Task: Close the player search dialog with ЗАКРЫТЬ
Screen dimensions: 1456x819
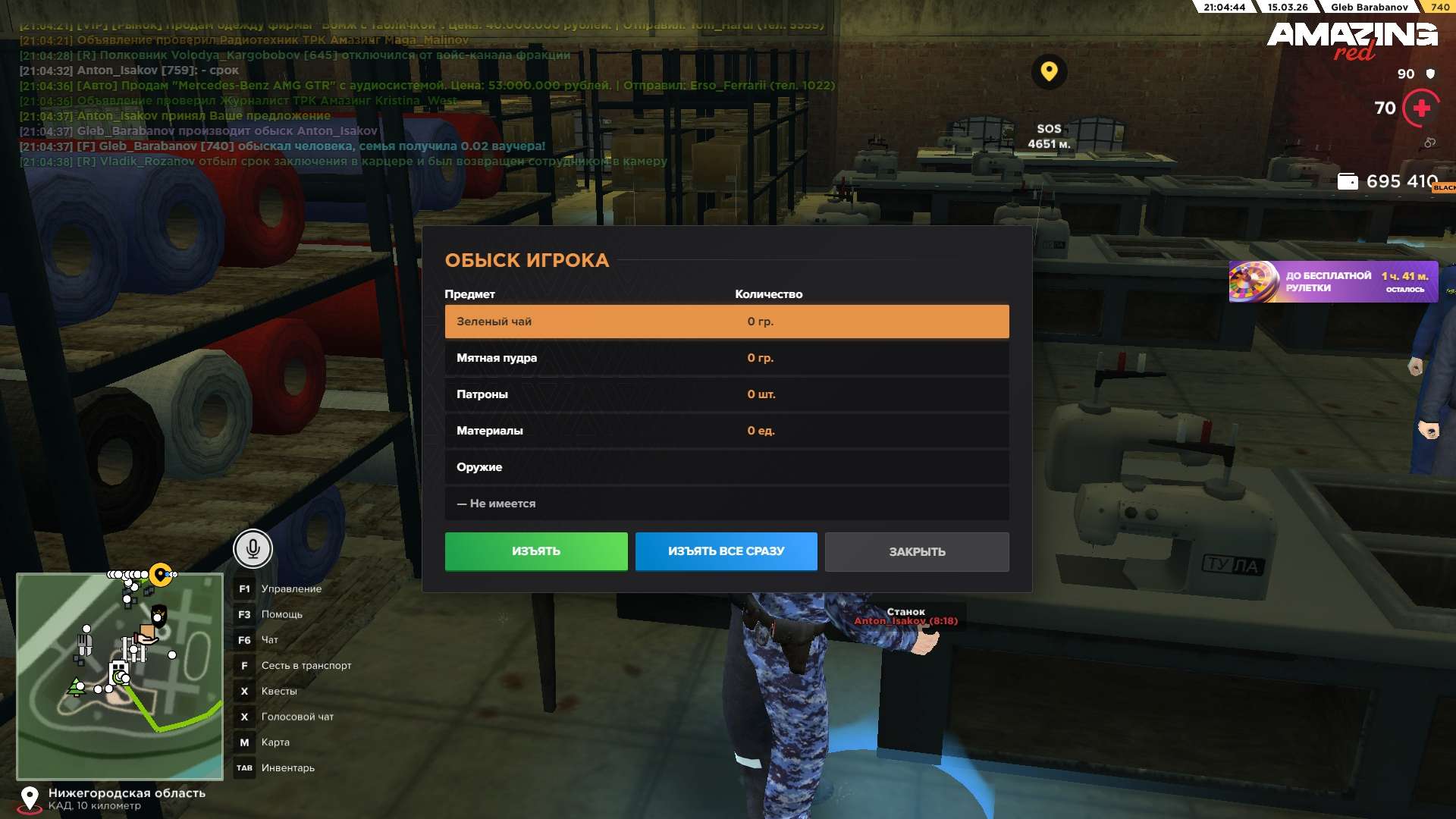Action: (916, 552)
